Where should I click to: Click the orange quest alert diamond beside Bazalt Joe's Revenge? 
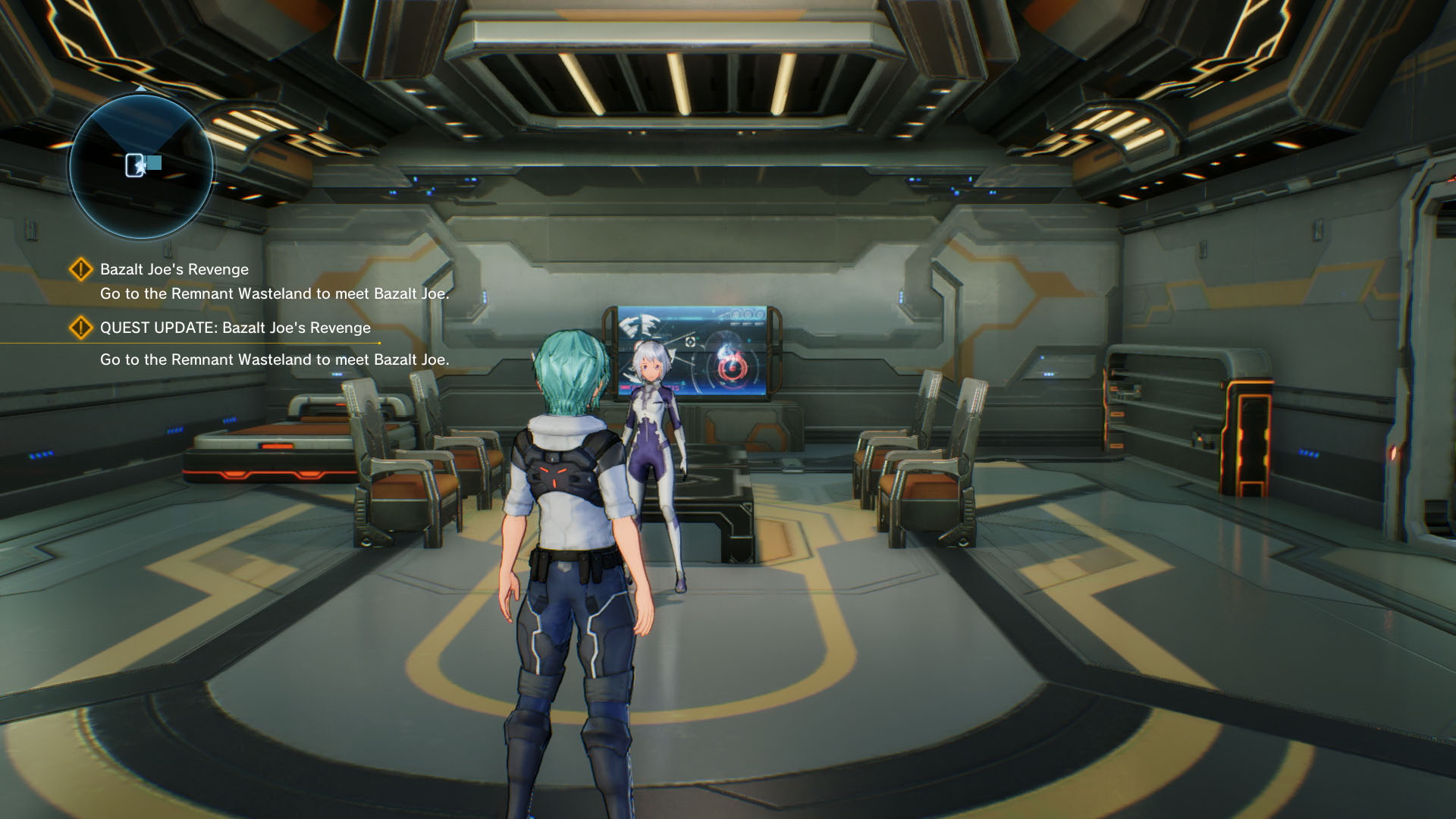click(x=80, y=269)
